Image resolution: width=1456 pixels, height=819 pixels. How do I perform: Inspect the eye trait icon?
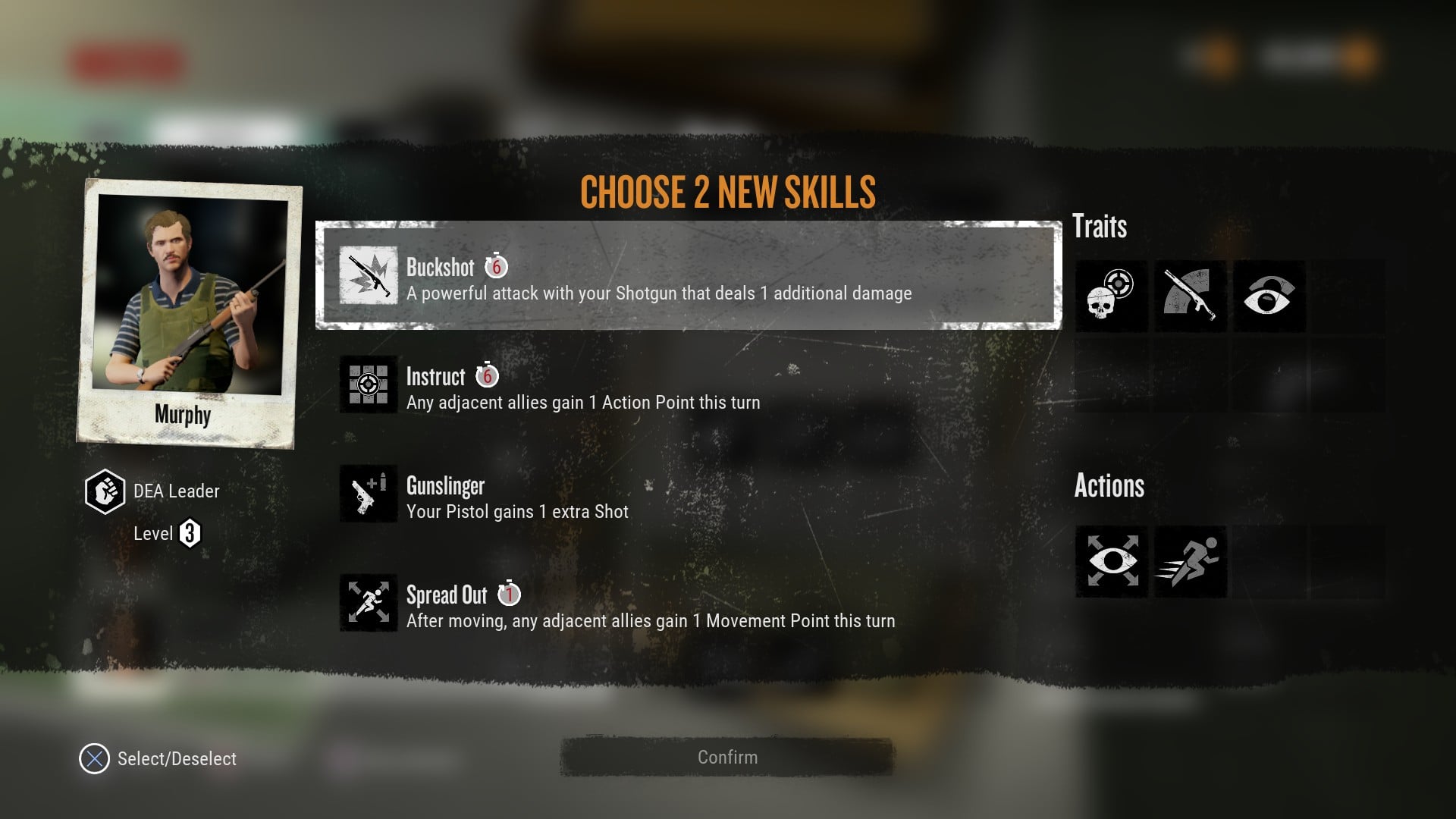[x=1269, y=296]
